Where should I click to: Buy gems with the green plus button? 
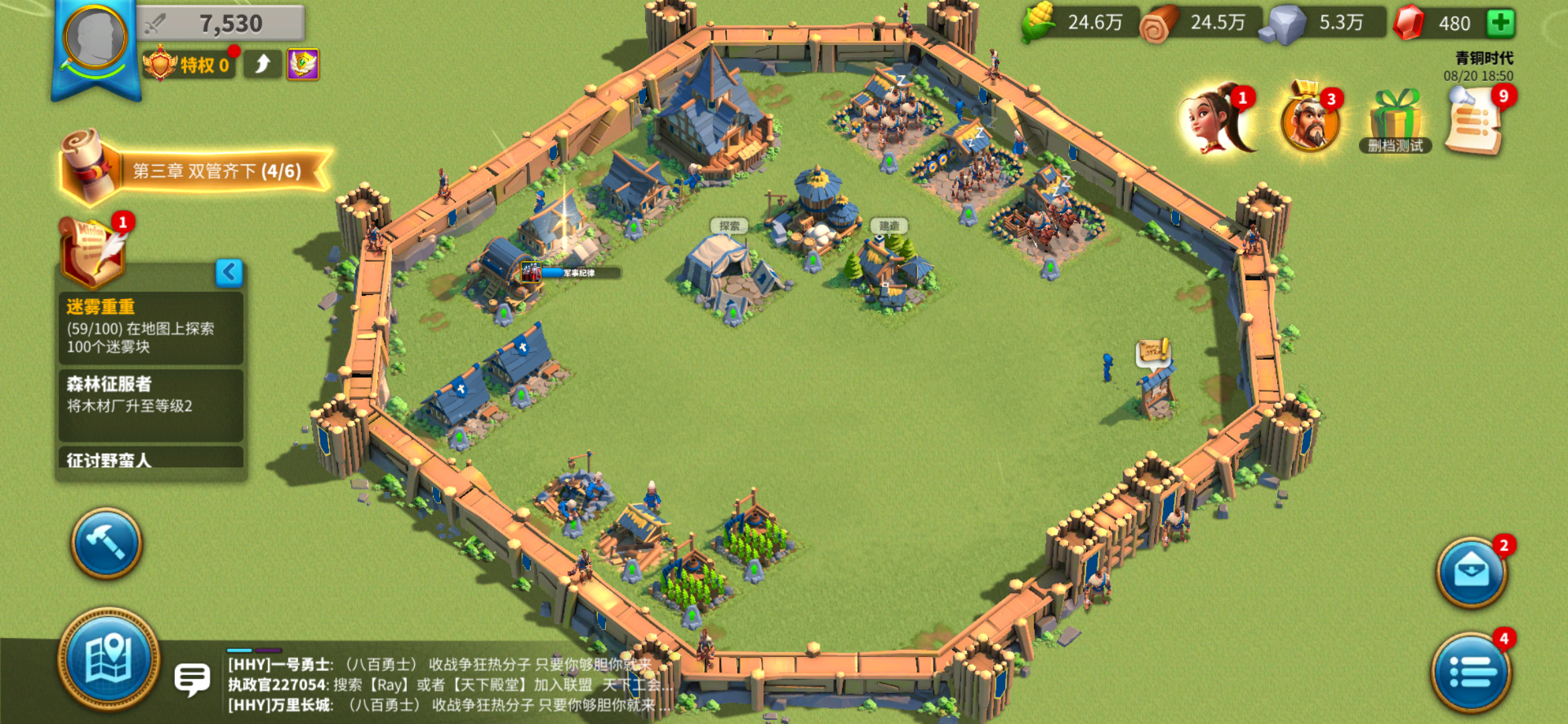(x=1500, y=23)
